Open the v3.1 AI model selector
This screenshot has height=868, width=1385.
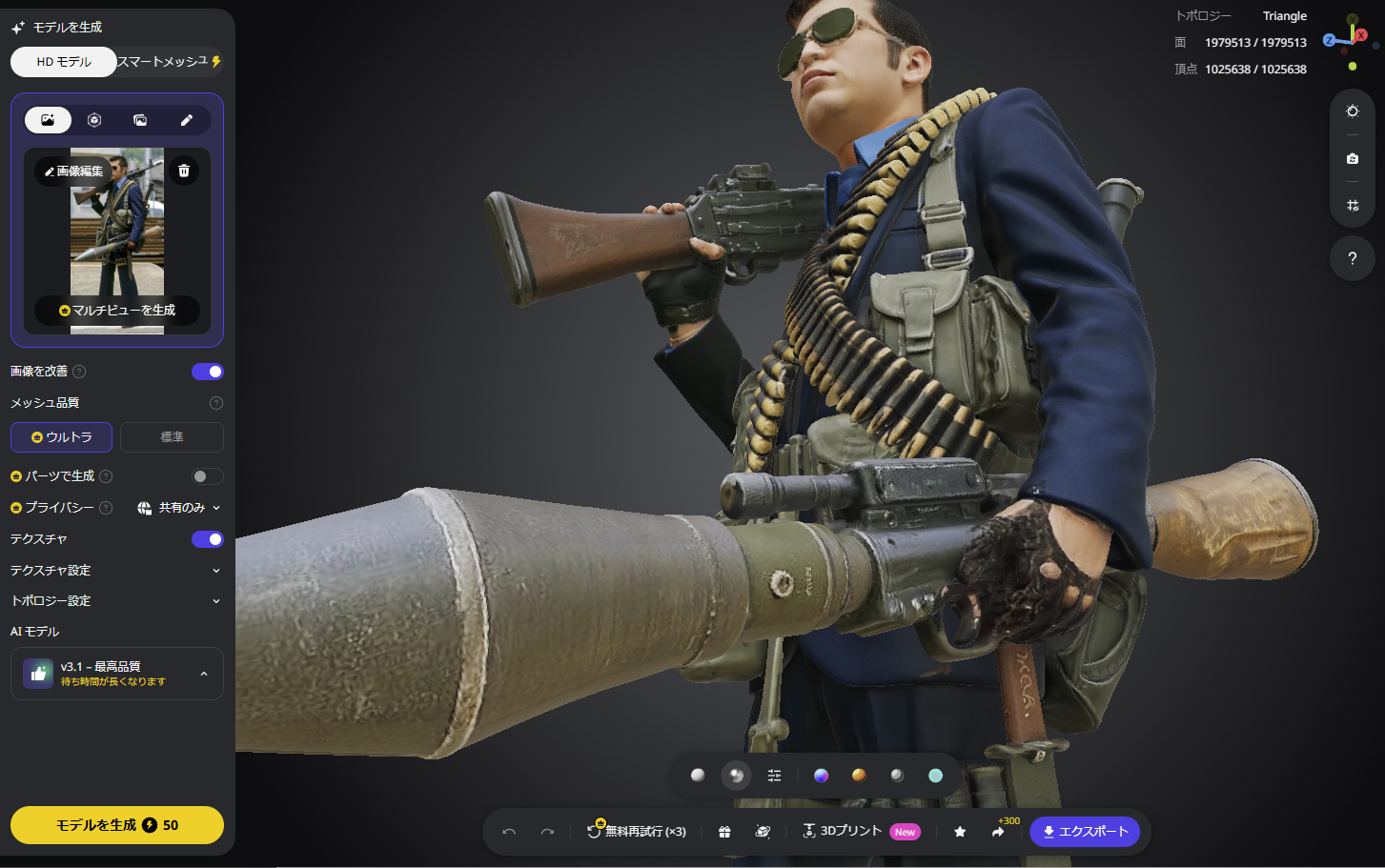coord(116,674)
